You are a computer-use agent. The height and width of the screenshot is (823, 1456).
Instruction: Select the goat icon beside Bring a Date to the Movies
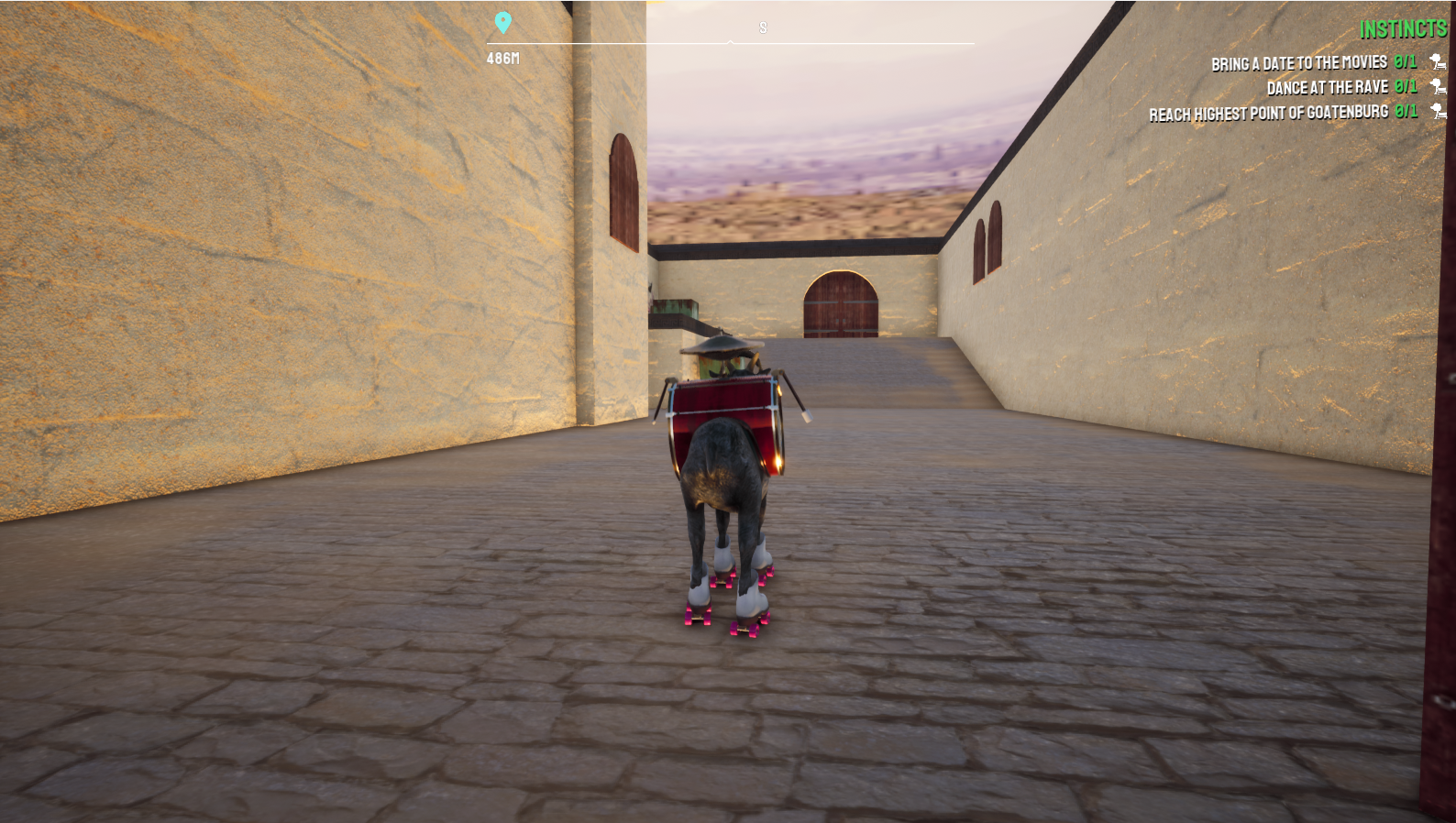1436,63
